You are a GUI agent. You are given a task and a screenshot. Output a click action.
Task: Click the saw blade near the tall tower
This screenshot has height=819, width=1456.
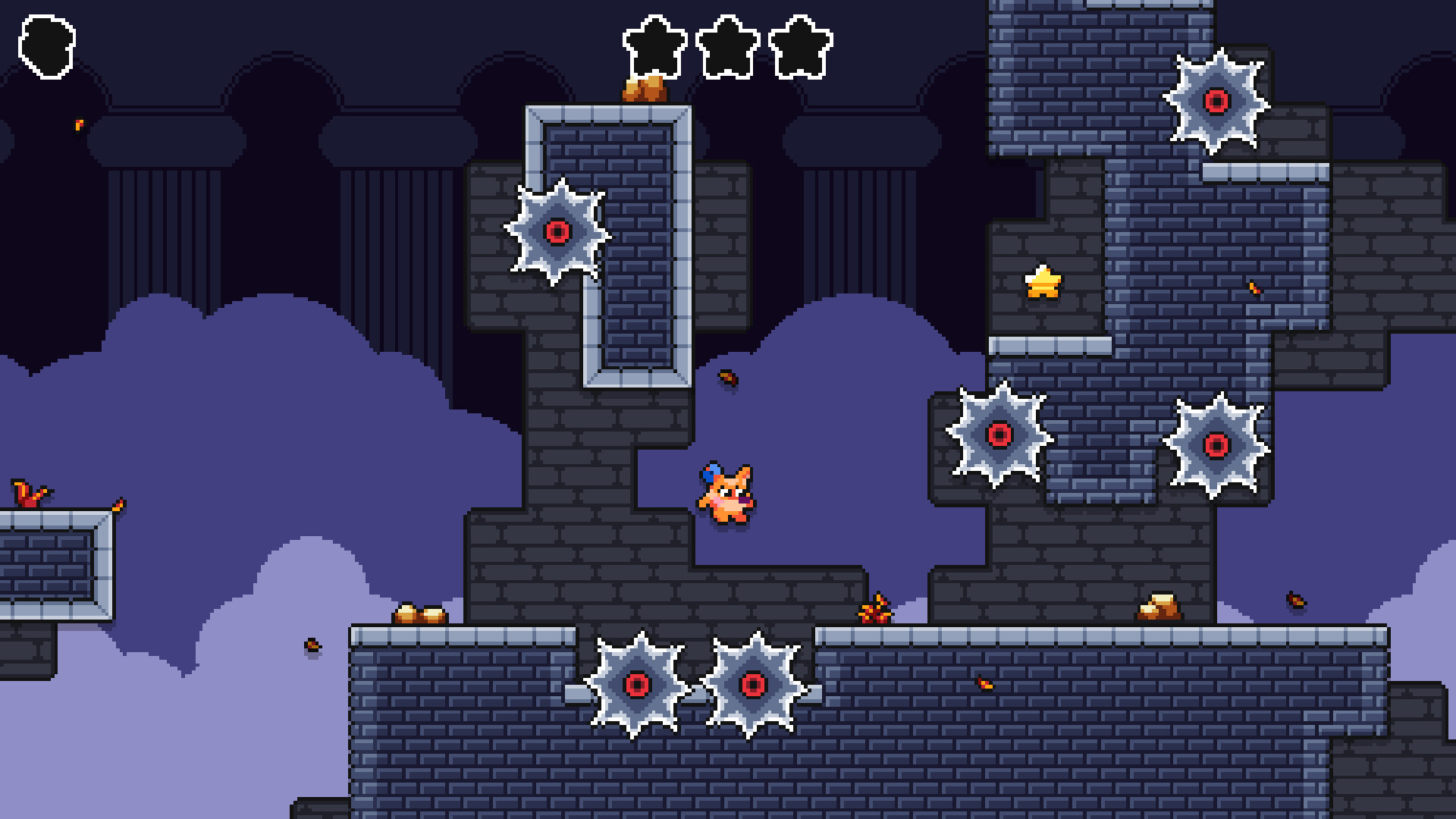[558, 231]
